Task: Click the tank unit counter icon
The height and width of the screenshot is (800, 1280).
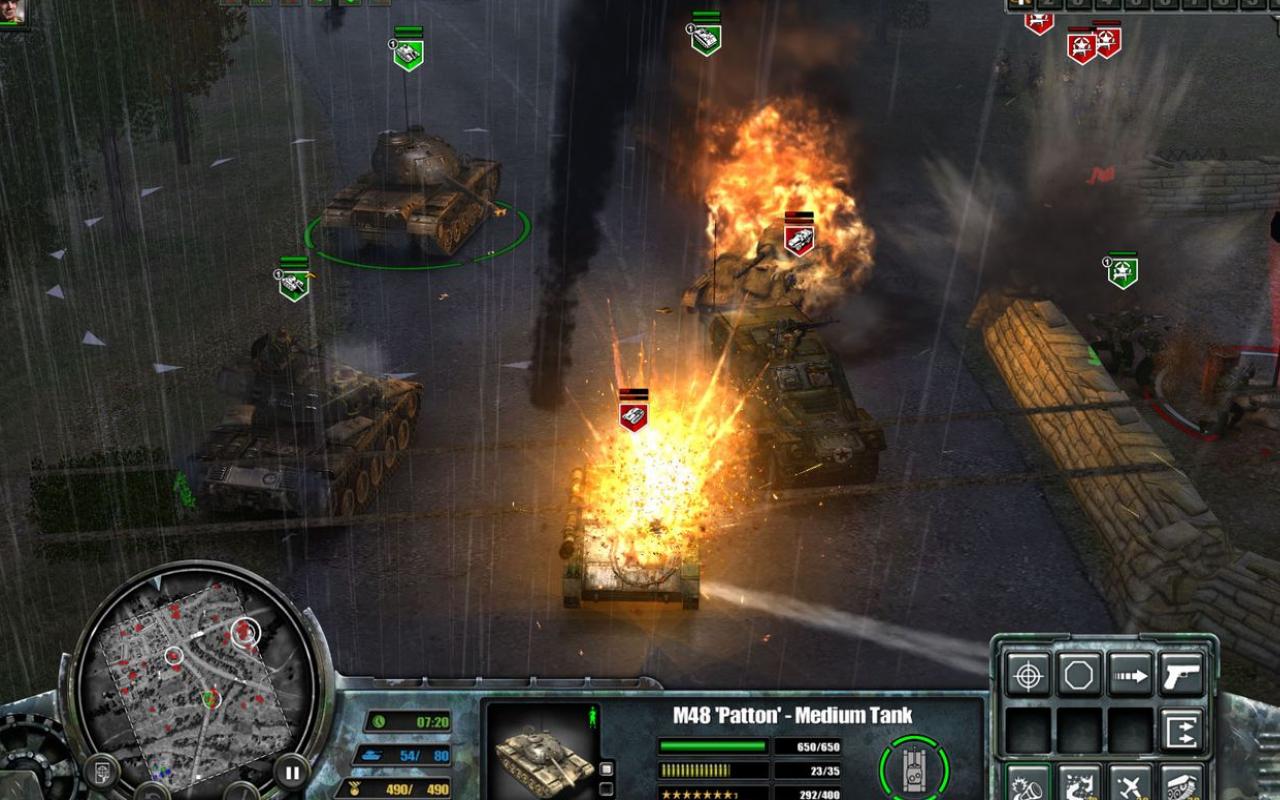Action: click(x=372, y=754)
